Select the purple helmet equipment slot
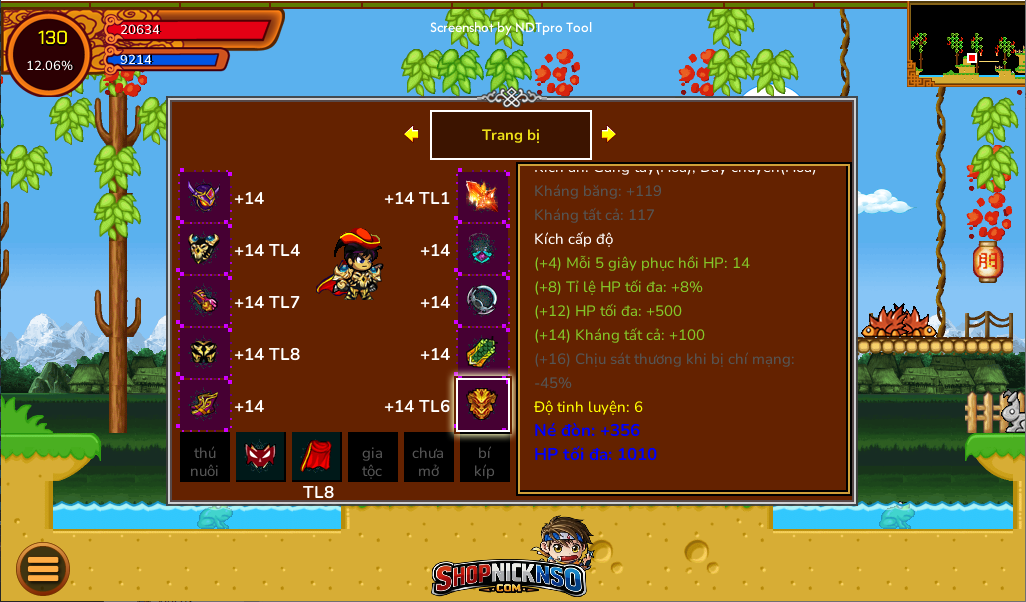The height and width of the screenshot is (602, 1026). 206,197
